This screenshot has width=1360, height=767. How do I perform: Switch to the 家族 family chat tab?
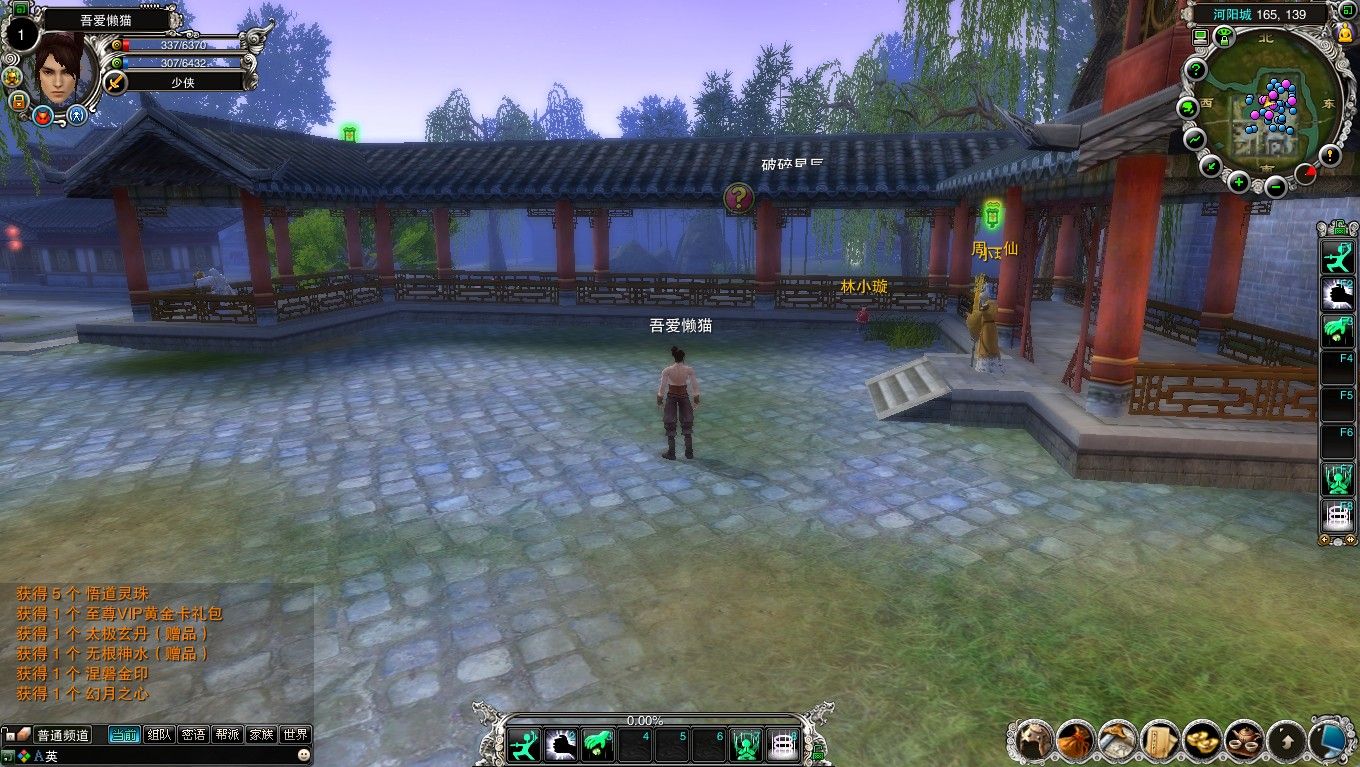click(x=261, y=734)
